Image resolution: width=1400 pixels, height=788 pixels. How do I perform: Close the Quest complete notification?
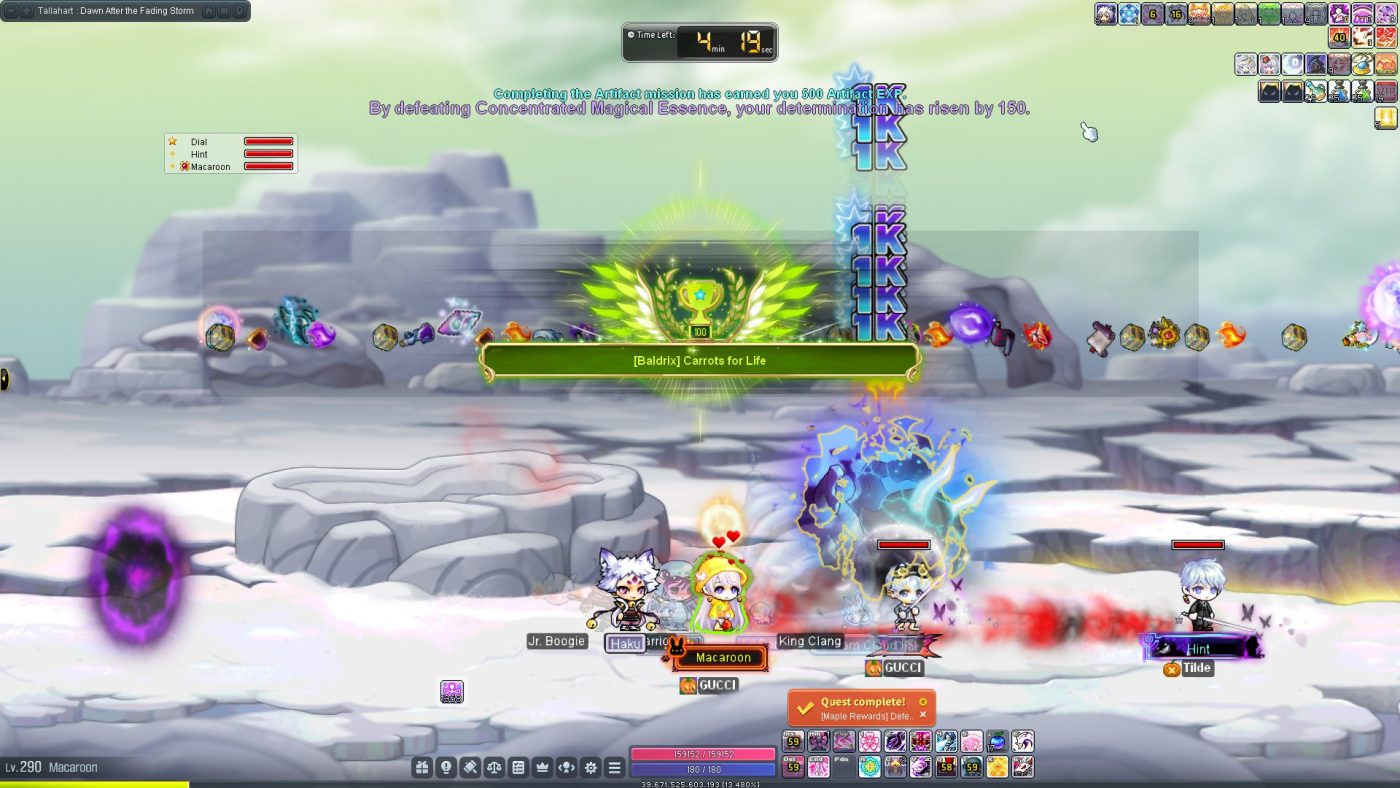[x=923, y=715]
